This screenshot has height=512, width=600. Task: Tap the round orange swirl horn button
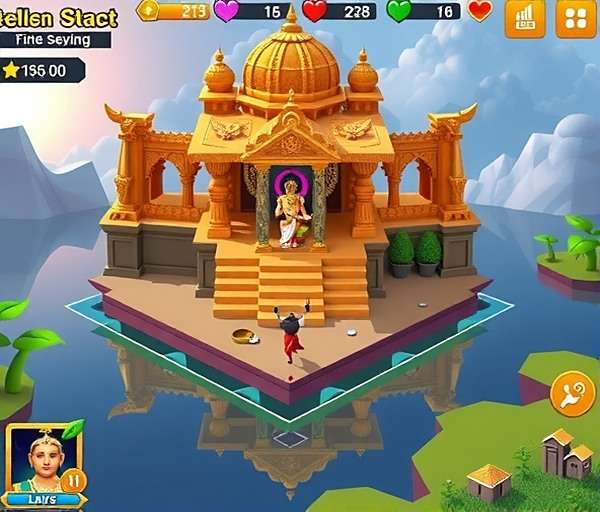click(x=572, y=394)
